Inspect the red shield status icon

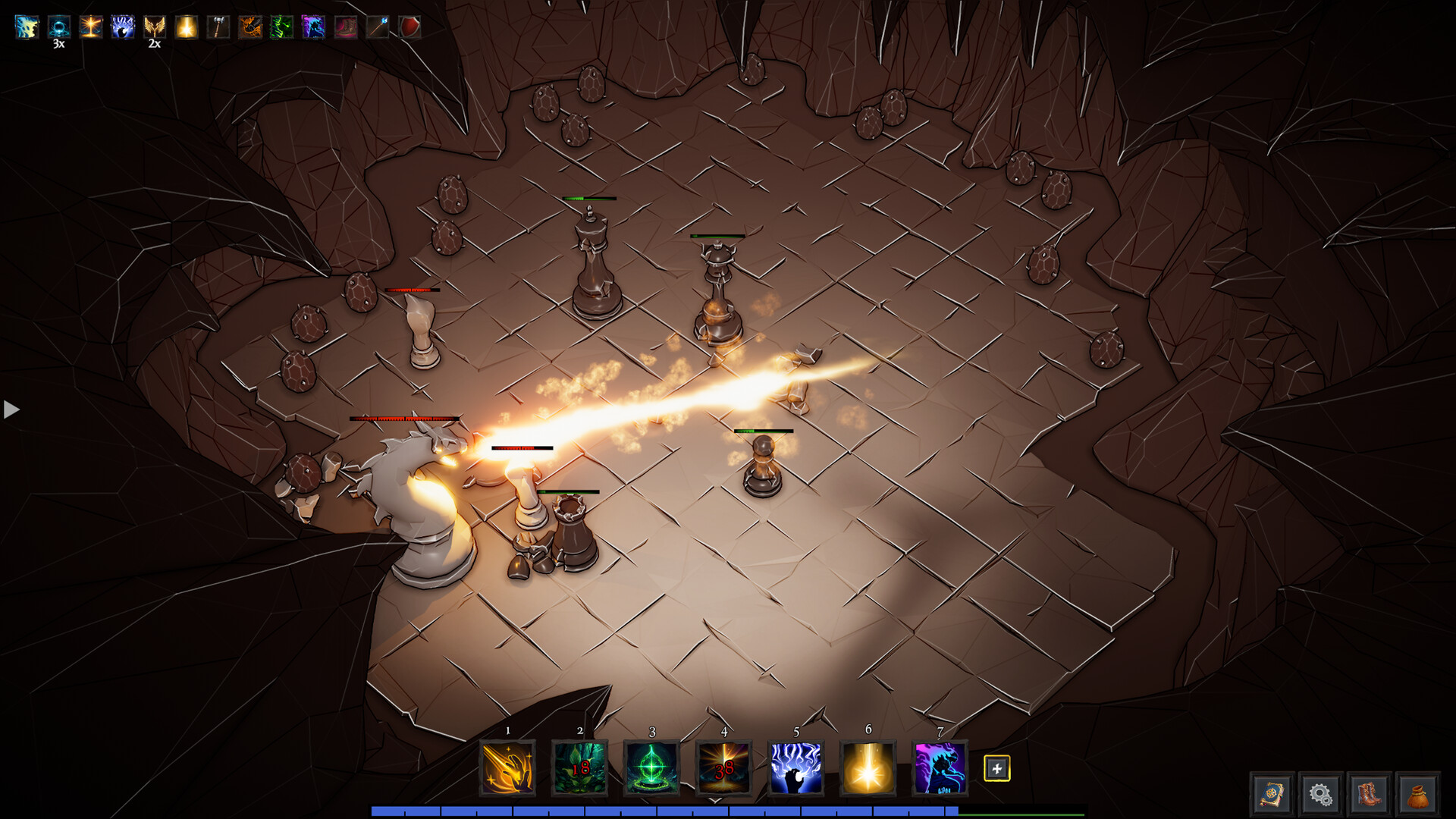(409, 27)
